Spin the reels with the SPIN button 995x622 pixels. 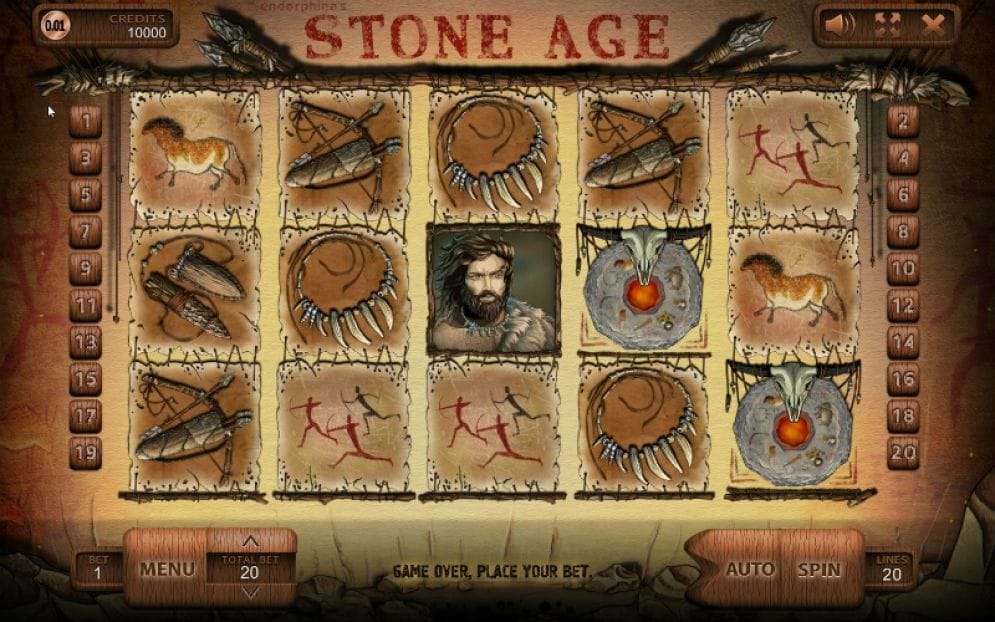[x=817, y=569]
